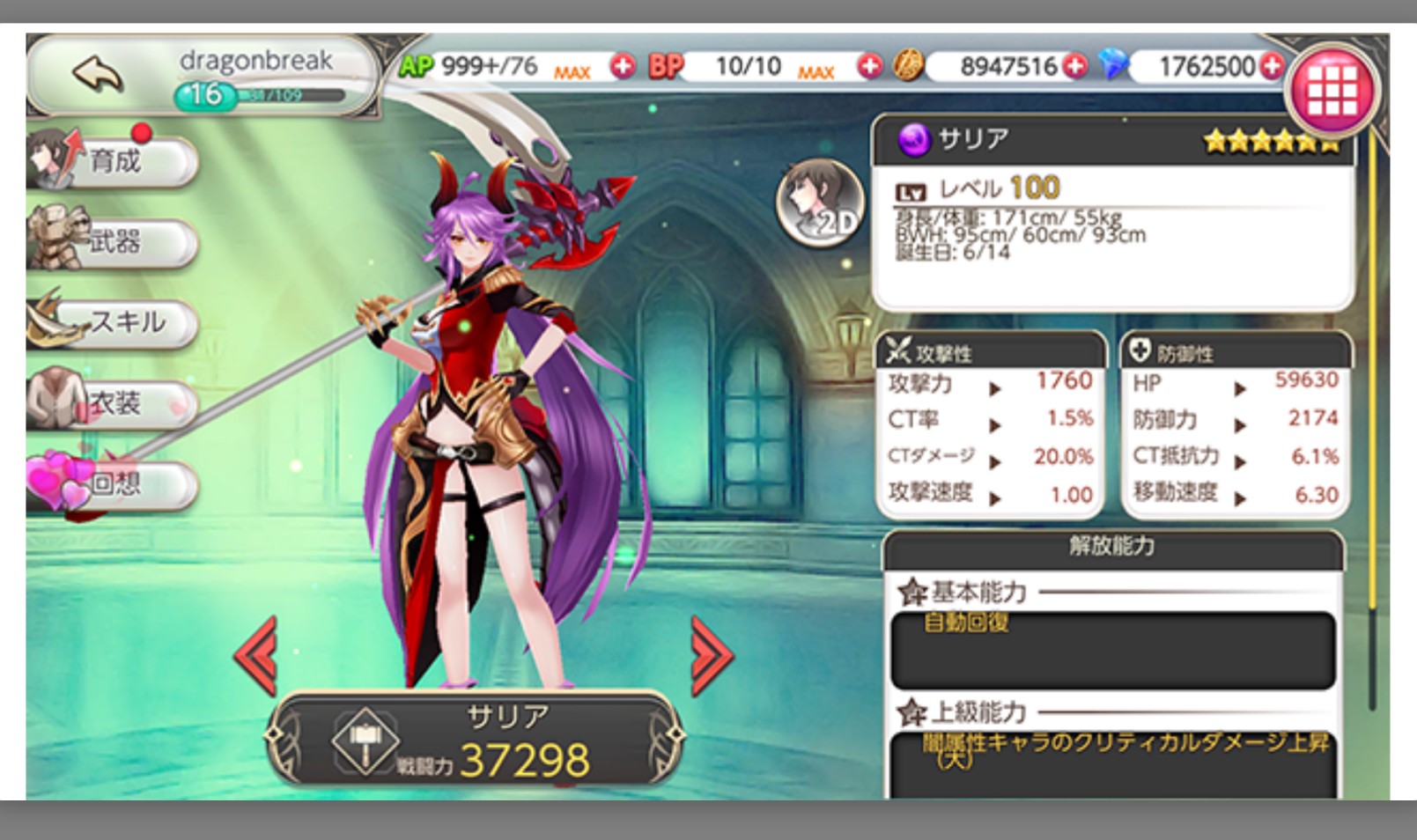This screenshot has height=840, width=1417.
Task: Show the previous character with left arrow
Action: pyautogui.click(x=256, y=656)
